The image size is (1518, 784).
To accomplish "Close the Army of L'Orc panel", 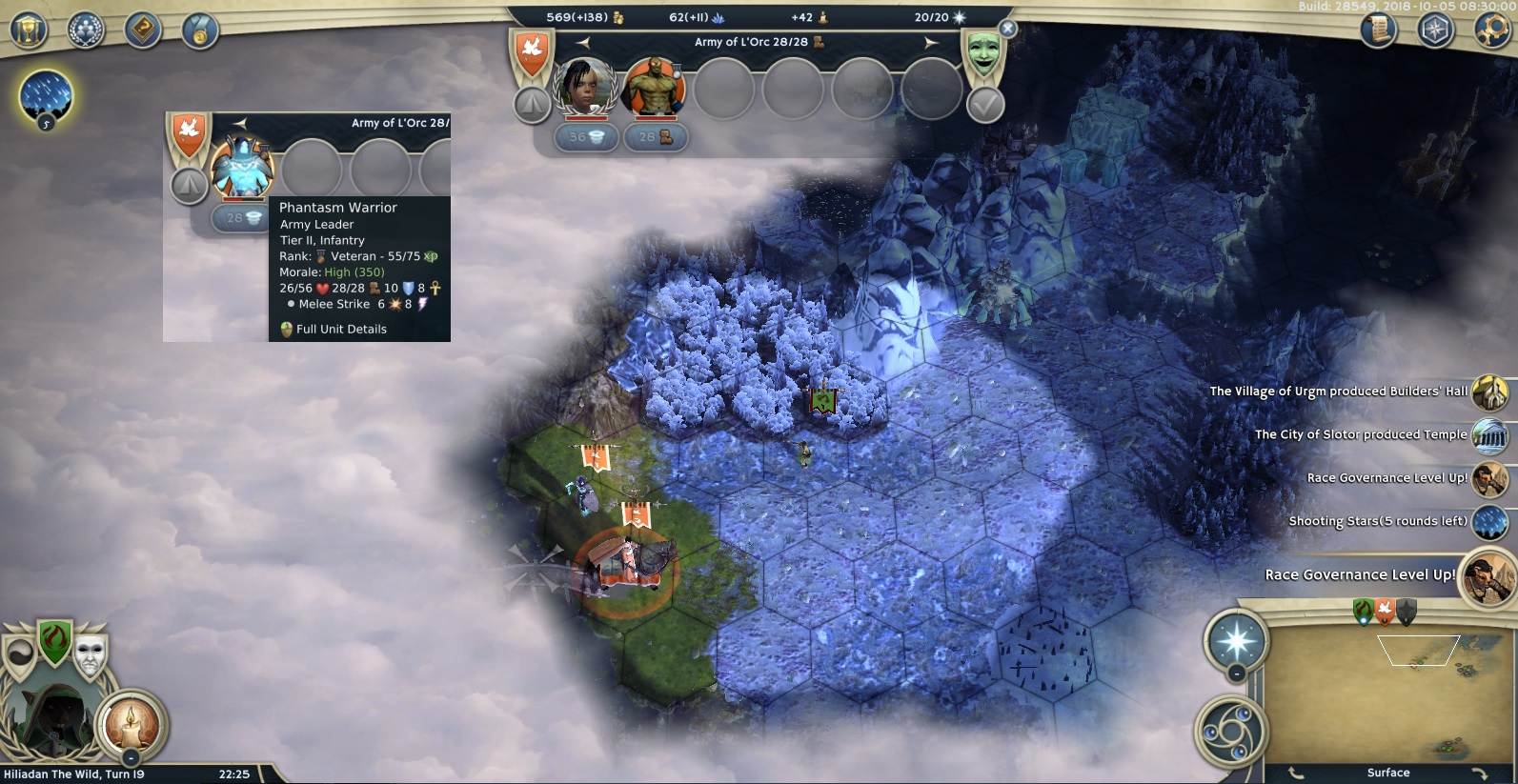I will [1007, 29].
